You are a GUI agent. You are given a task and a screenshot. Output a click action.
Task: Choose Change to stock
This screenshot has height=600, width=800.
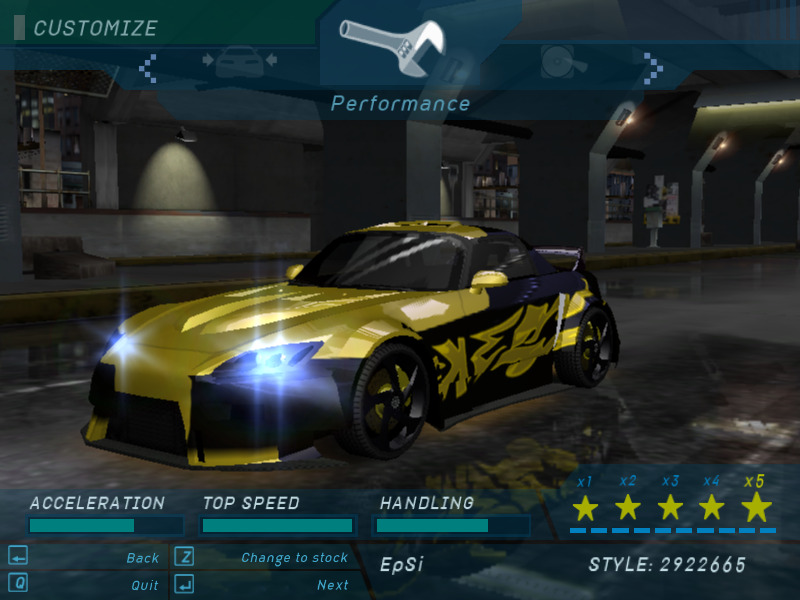point(294,558)
